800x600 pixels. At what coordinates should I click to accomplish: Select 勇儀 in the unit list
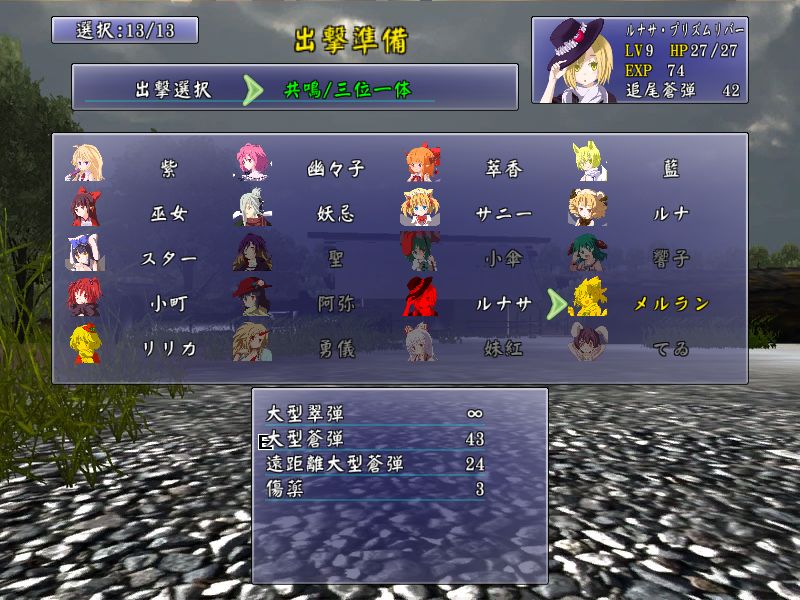coord(335,347)
